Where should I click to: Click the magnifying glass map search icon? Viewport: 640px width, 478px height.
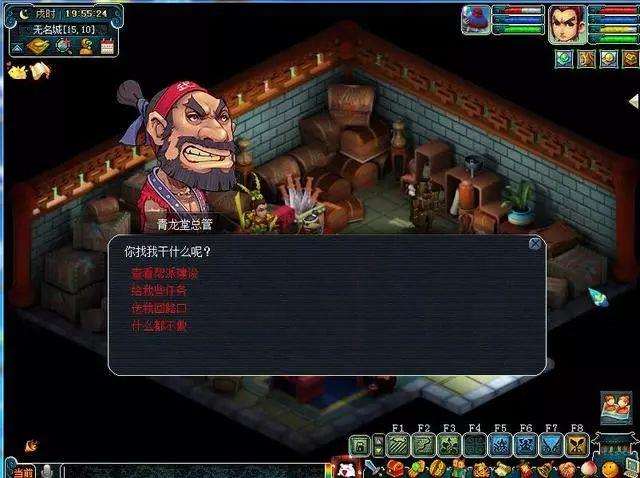click(x=63, y=45)
